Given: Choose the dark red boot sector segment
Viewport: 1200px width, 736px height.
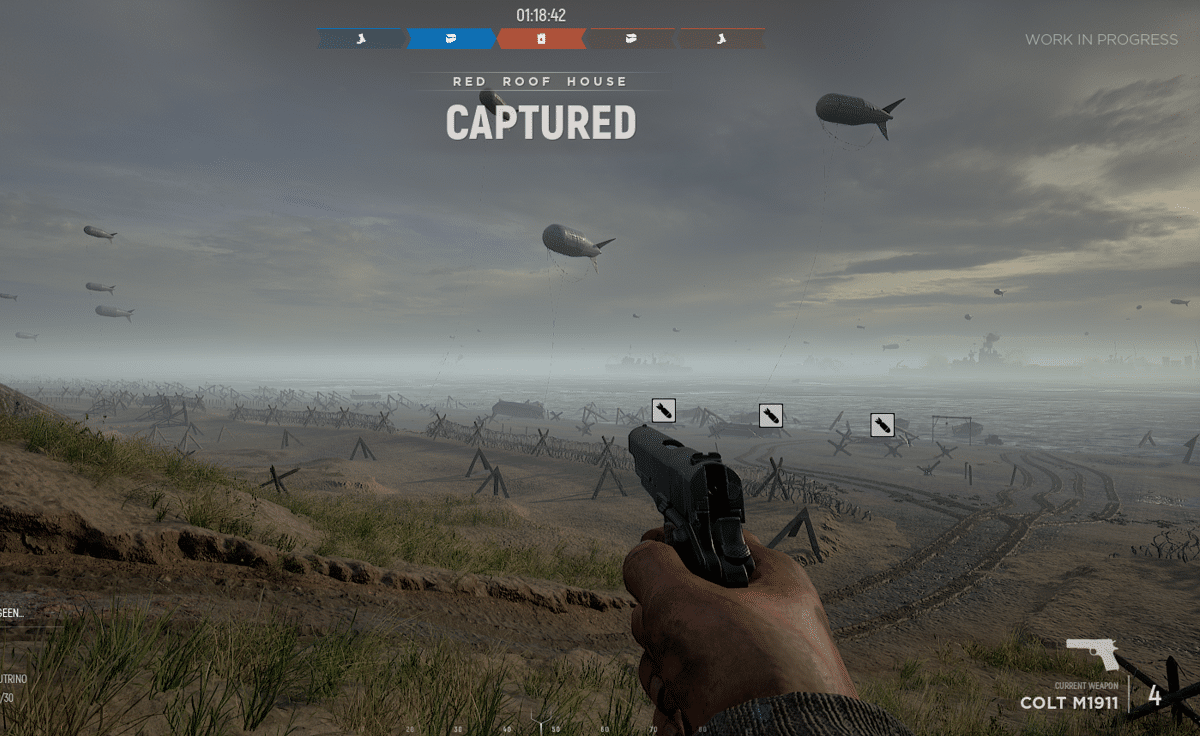Looking at the screenshot, I should tap(721, 39).
